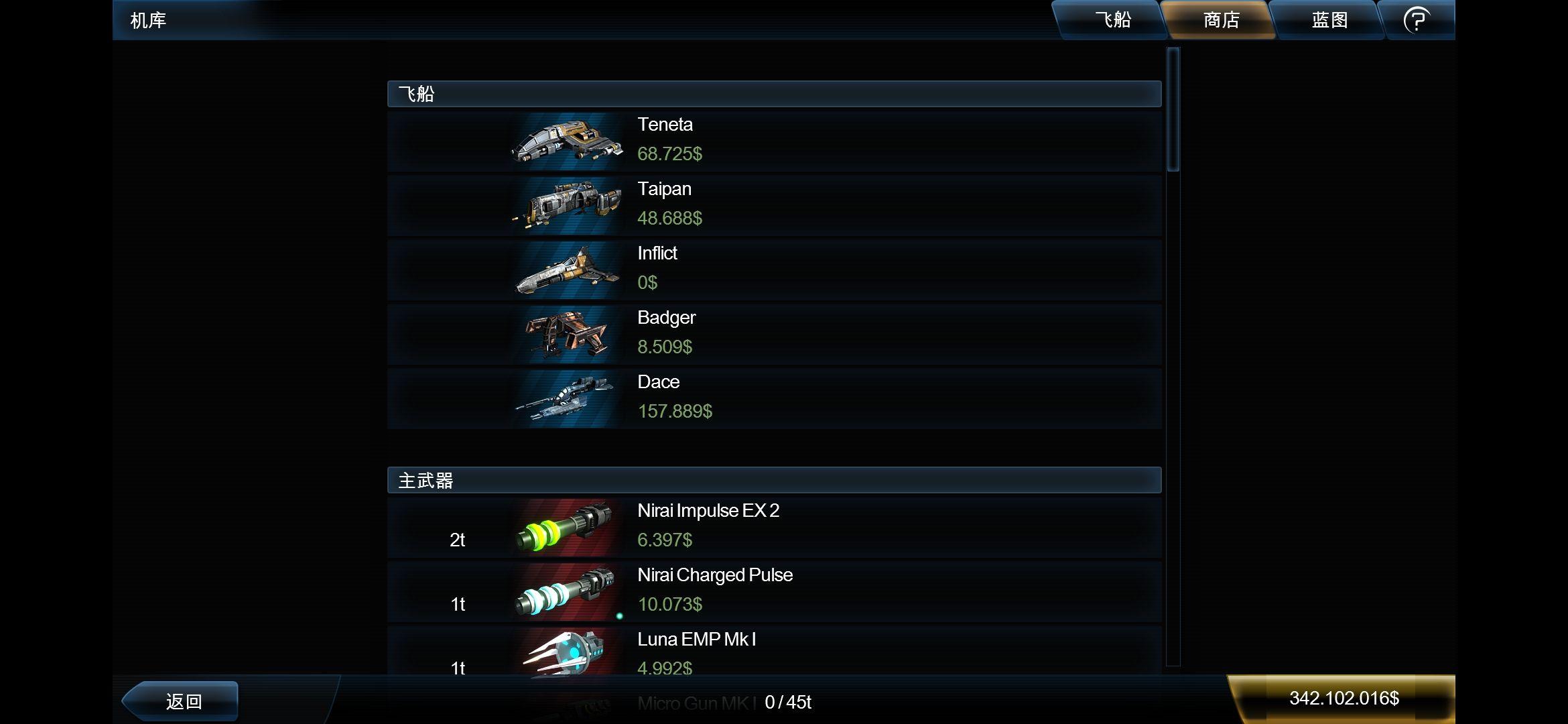Open the question mark help button
The height and width of the screenshot is (724, 1568).
click(1417, 20)
